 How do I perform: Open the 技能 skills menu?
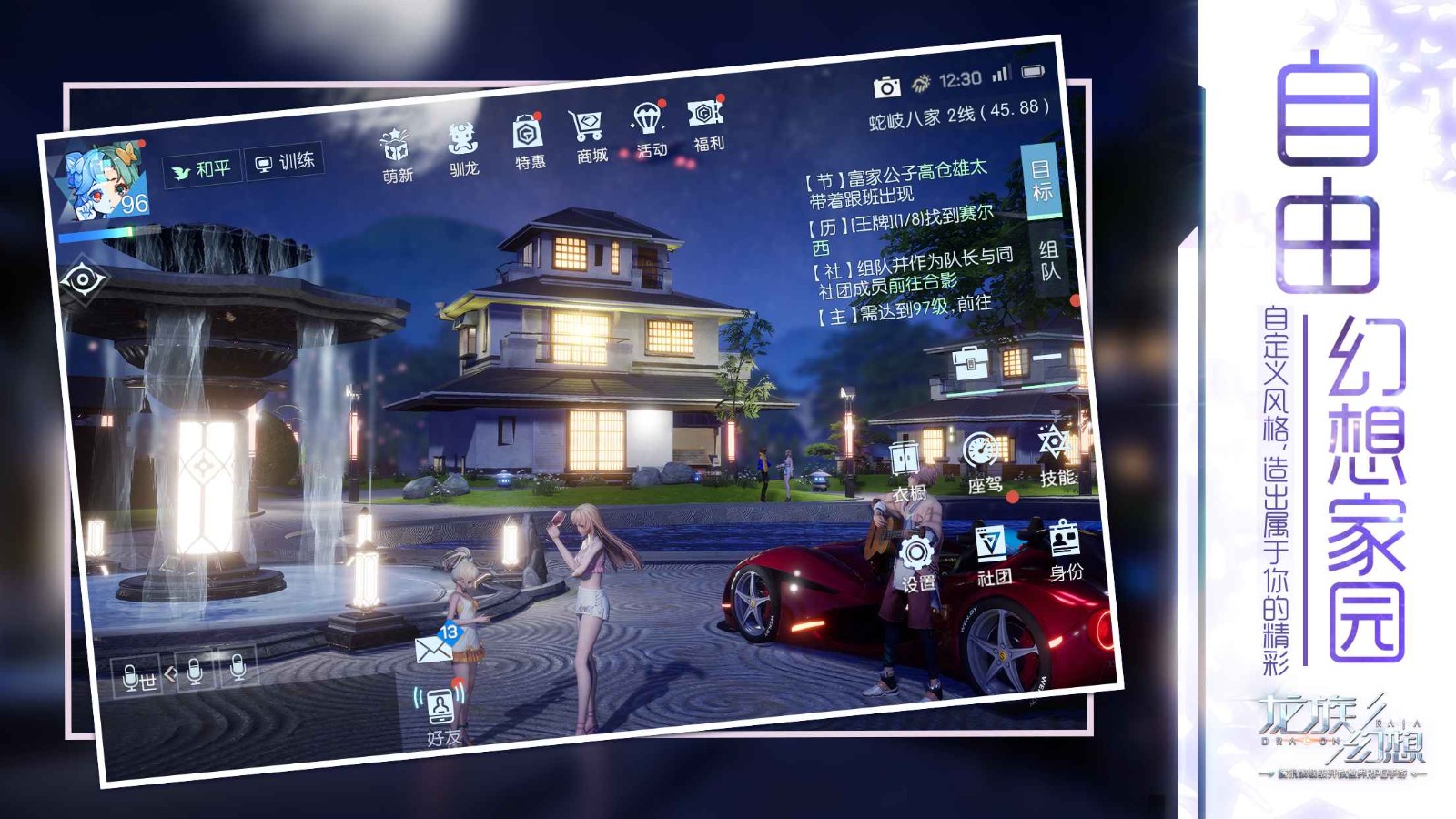pos(1056,453)
